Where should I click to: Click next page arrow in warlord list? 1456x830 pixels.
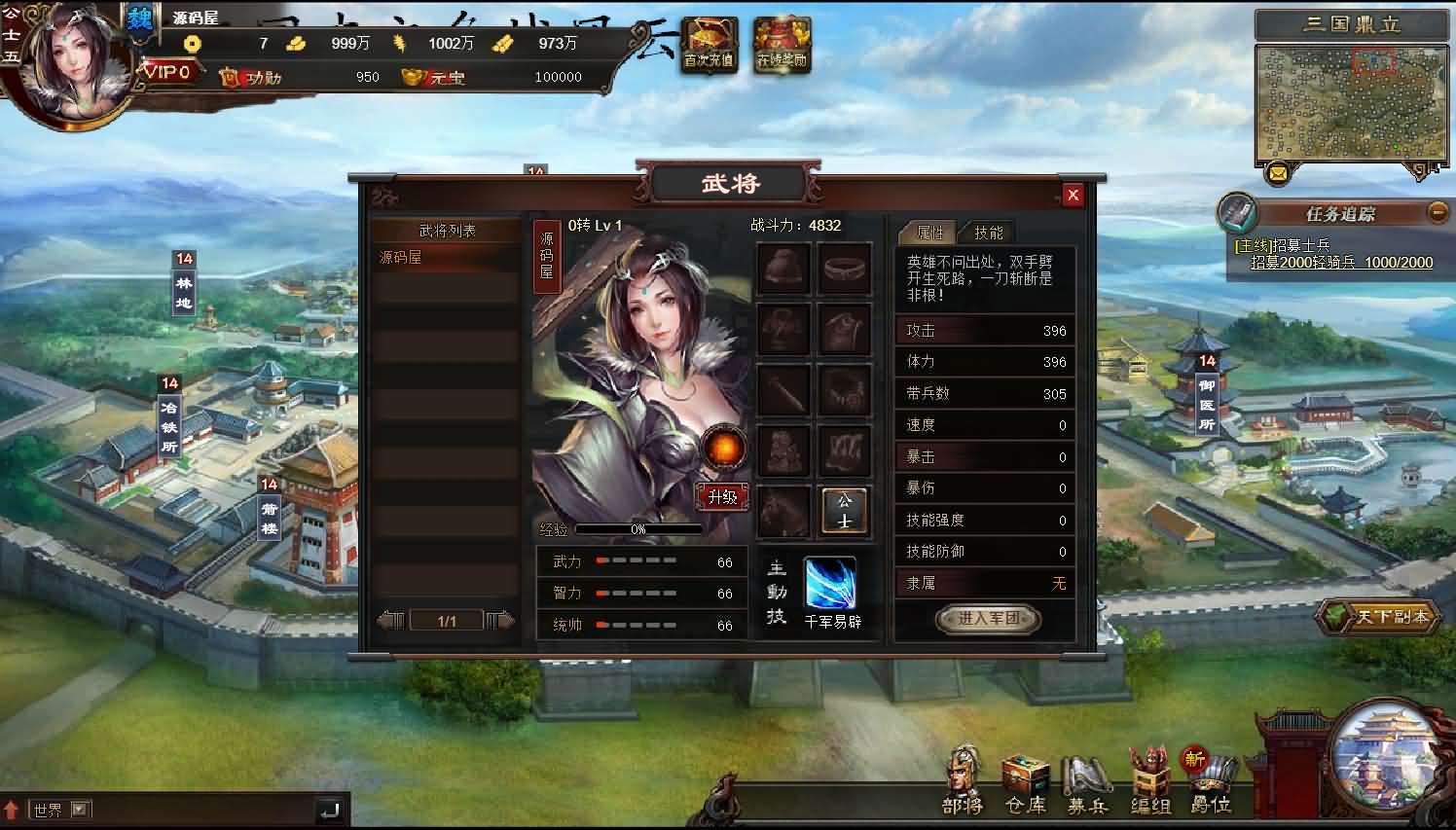coord(500,619)
